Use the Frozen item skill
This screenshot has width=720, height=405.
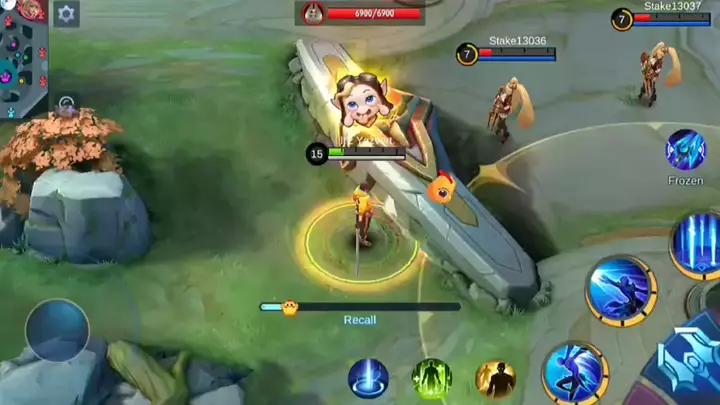click(685, 150)
